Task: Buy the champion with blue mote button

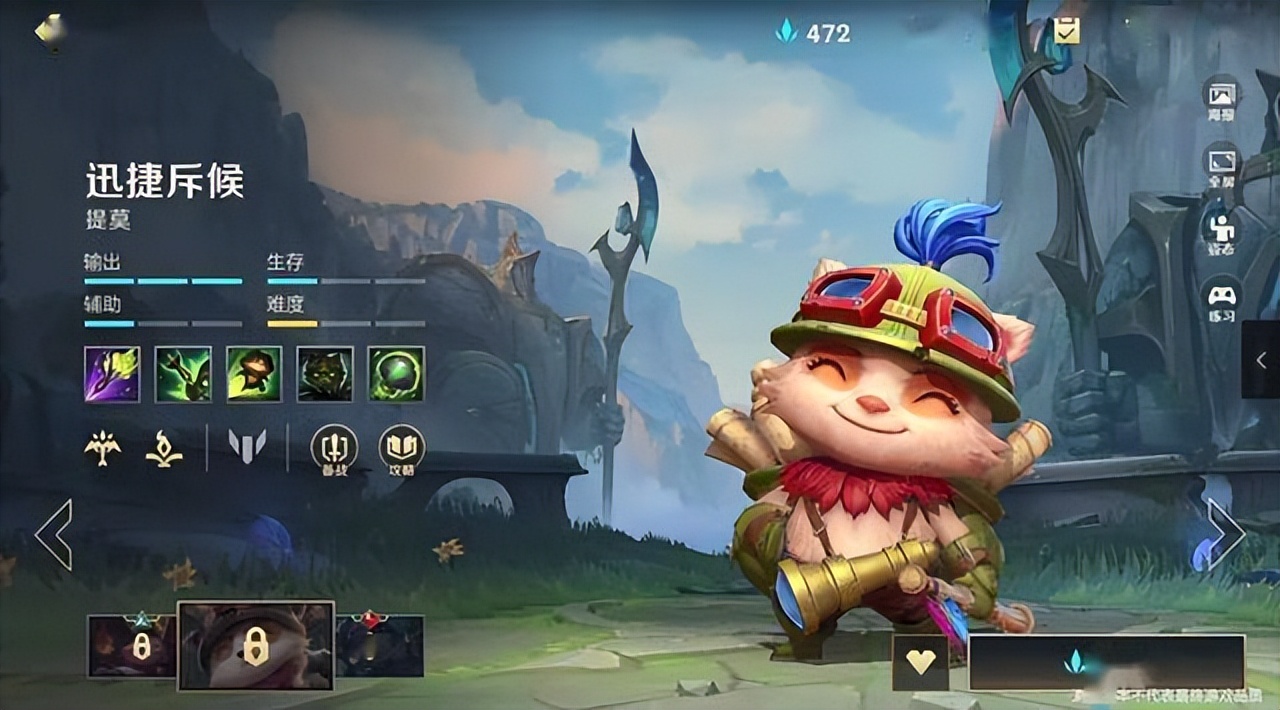Action: click(x=1106, y=662)
